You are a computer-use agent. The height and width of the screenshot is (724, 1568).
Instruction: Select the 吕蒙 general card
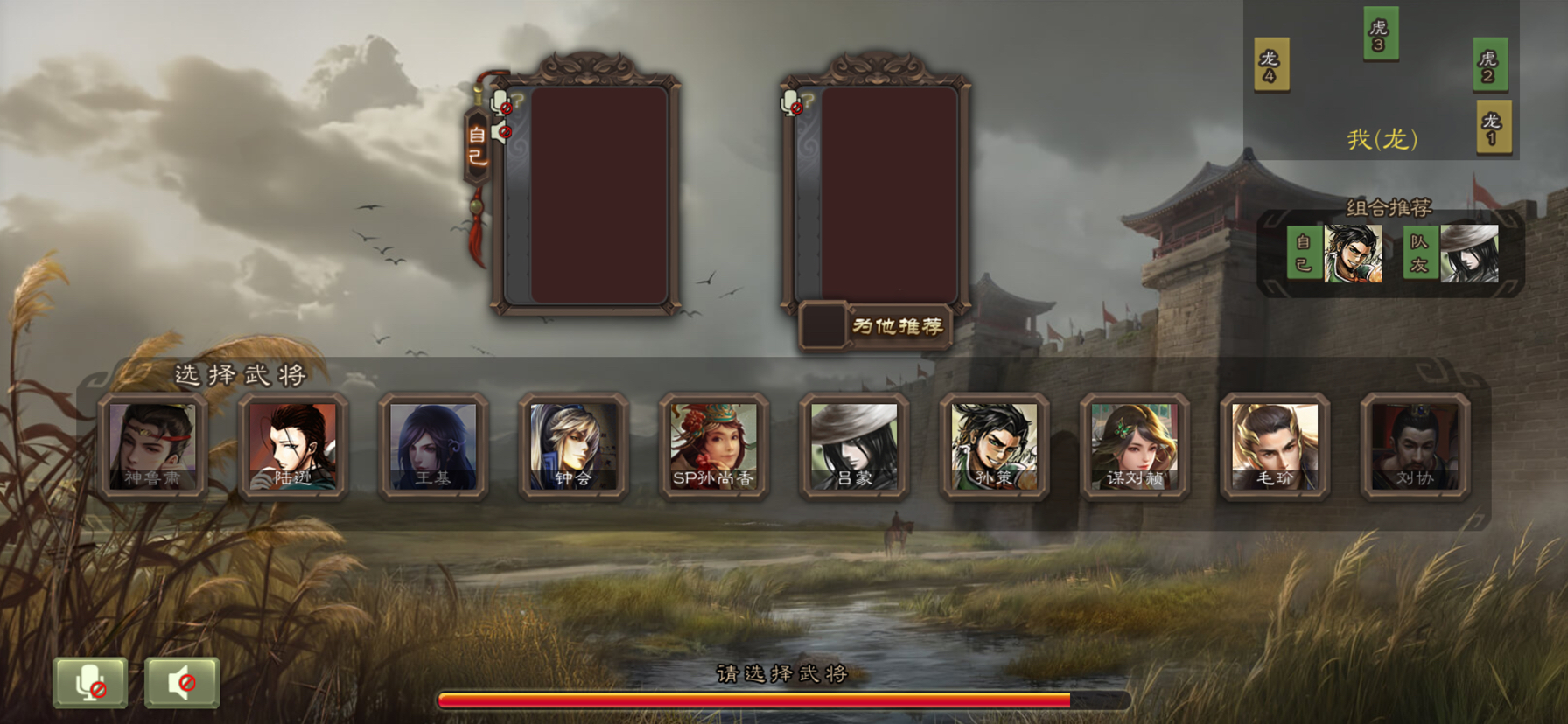point(854,446)
